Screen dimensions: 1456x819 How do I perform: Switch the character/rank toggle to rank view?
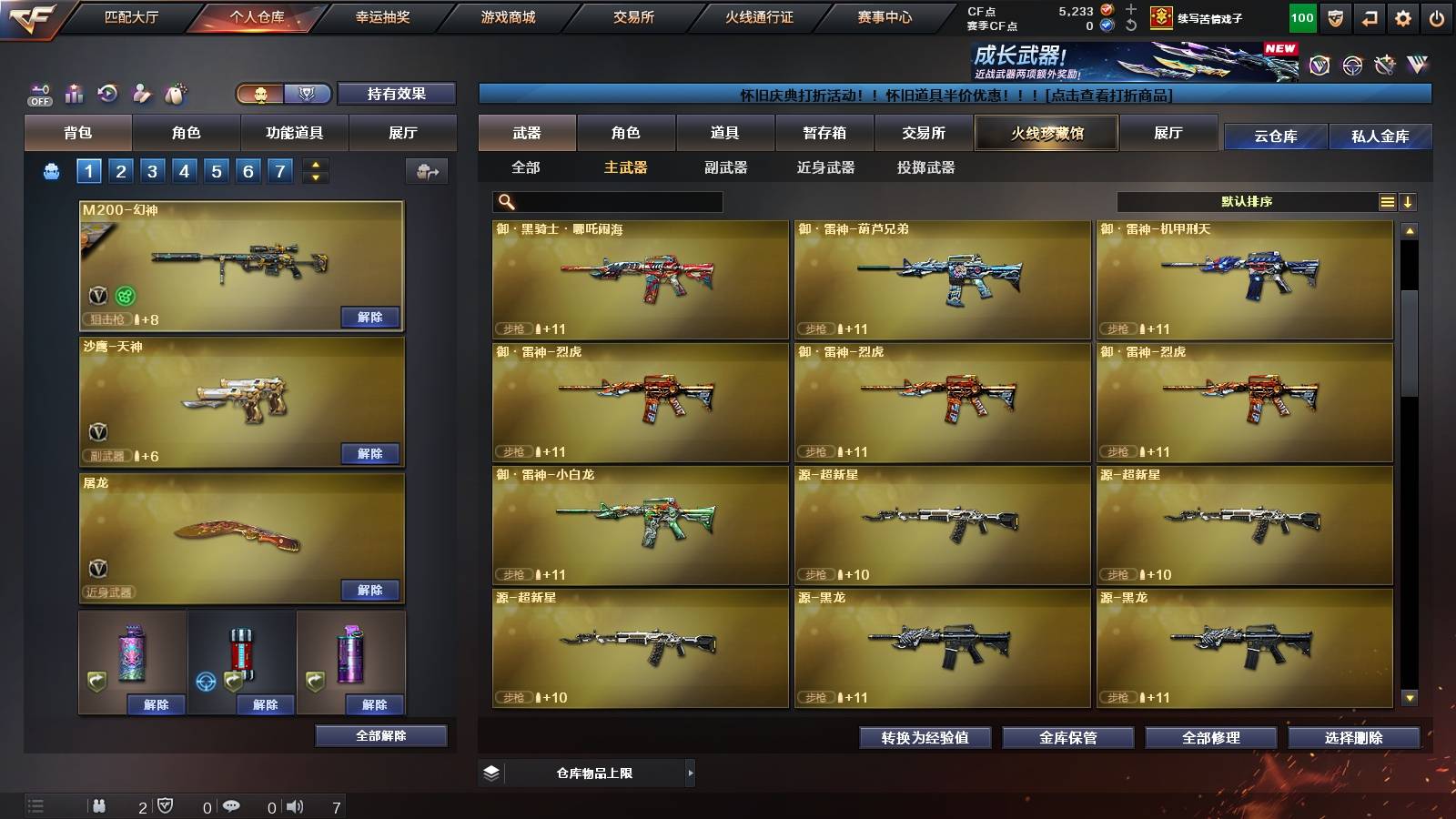coord(308,95)
